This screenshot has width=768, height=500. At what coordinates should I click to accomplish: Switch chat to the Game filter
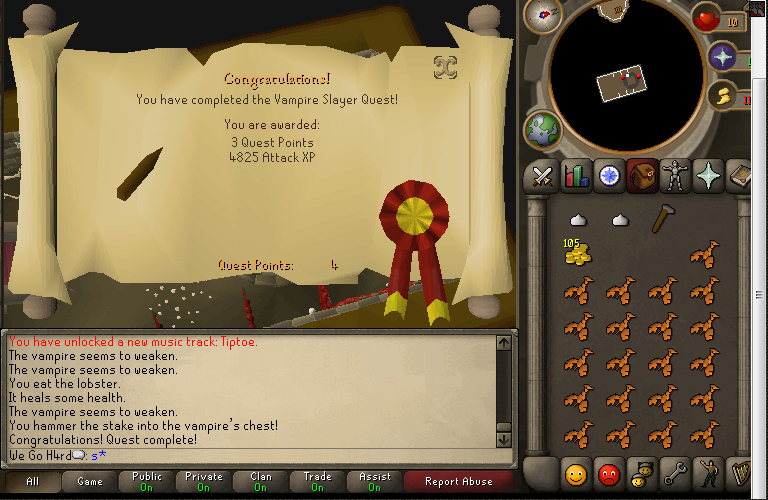90,482
